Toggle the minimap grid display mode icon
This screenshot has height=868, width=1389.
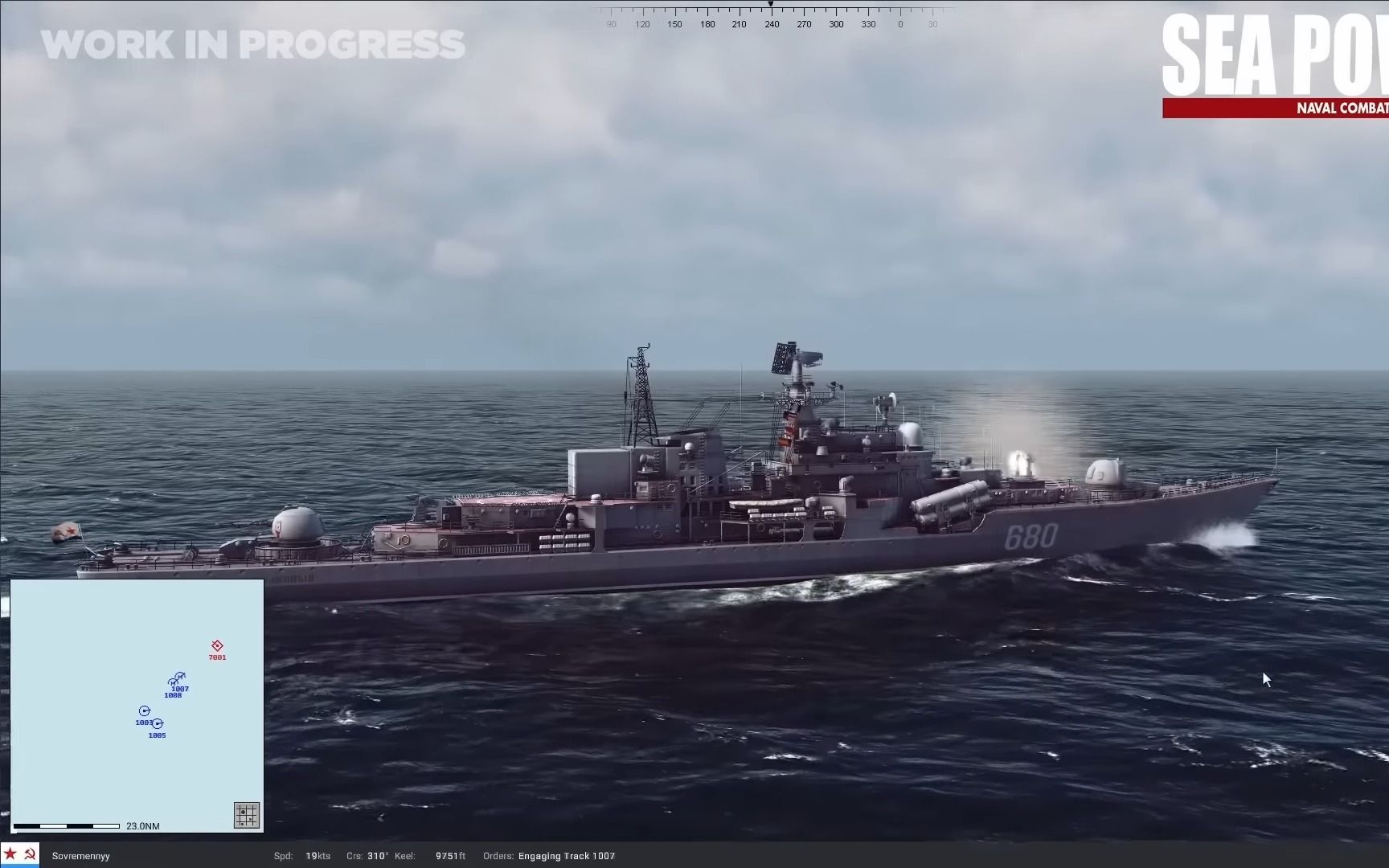(246, 814)
